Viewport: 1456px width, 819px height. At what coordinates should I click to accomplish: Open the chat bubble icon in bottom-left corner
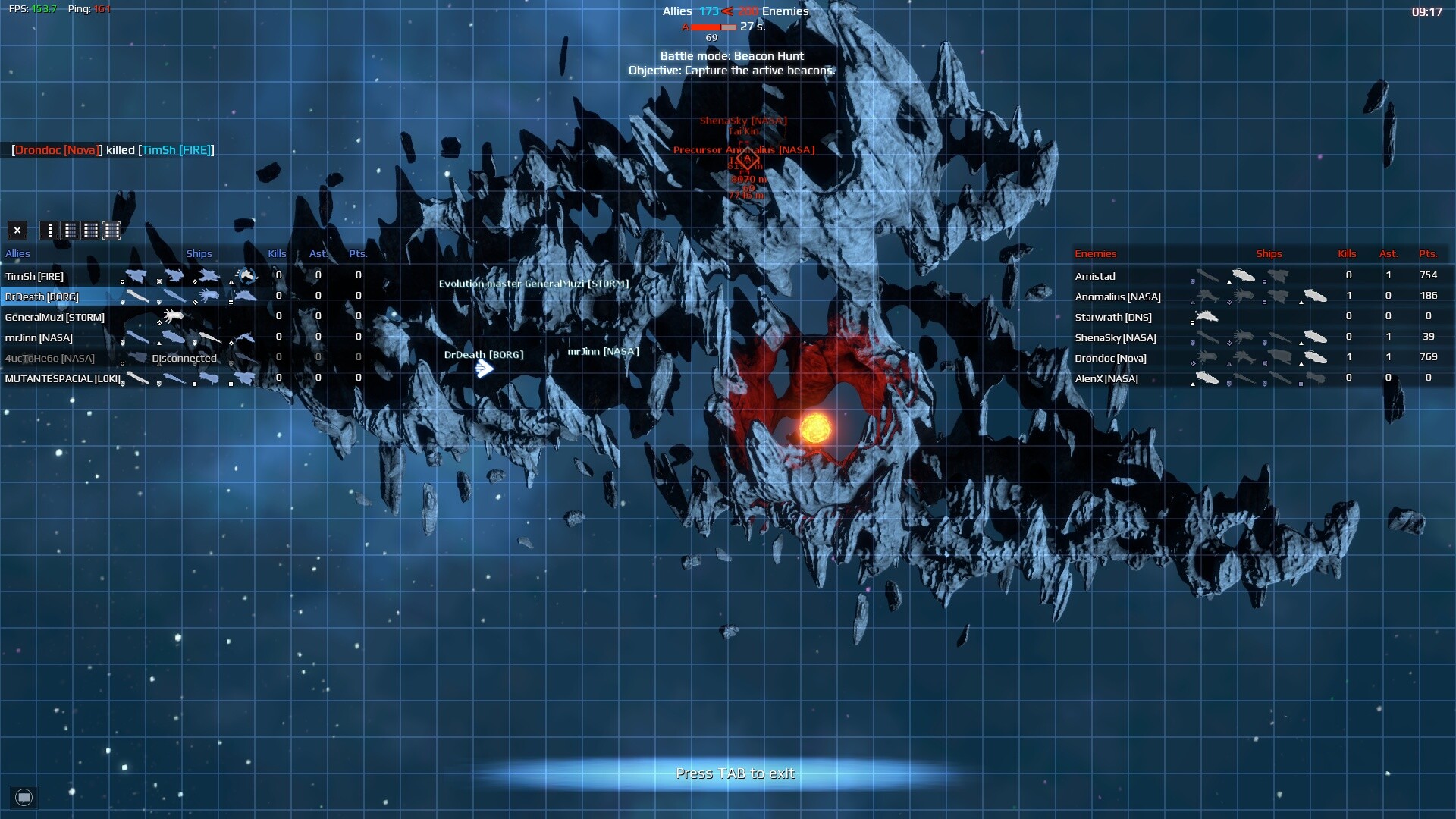coord(23,796)
